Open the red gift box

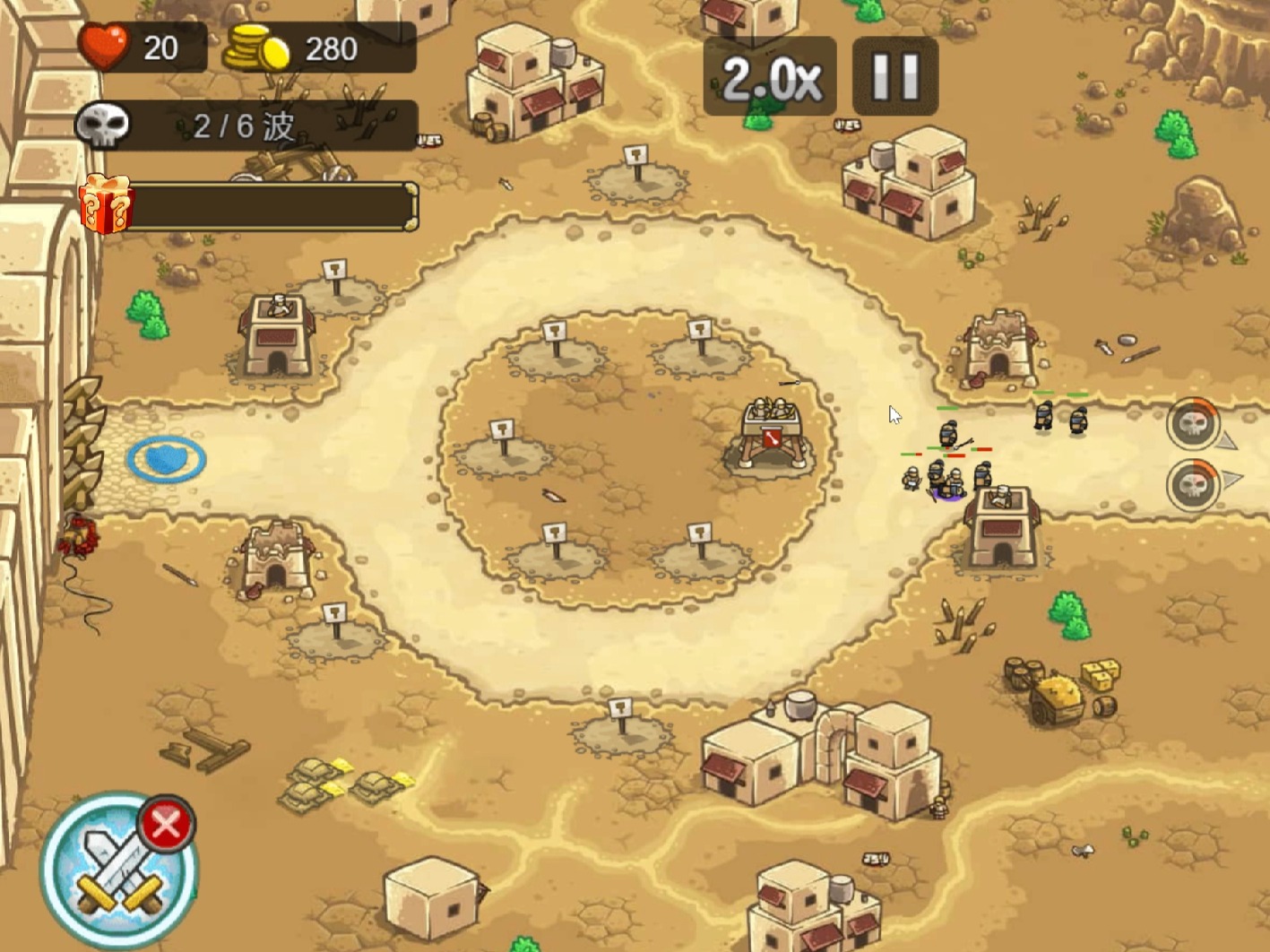(106, 204)
